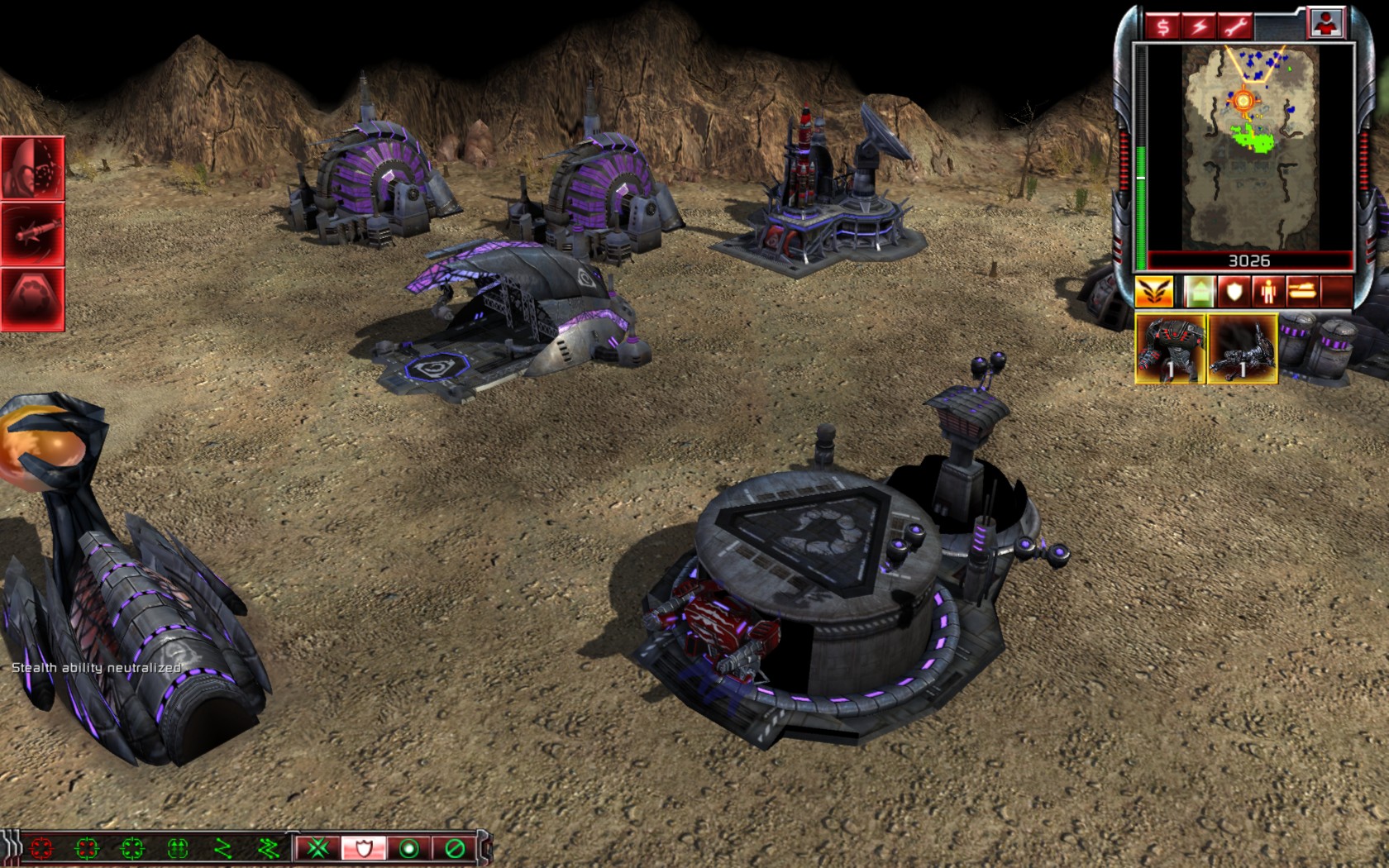The width and height of the screenshot is (1389, 868).
Task: Switch to the structures production tab
Action: point(1198,292)
